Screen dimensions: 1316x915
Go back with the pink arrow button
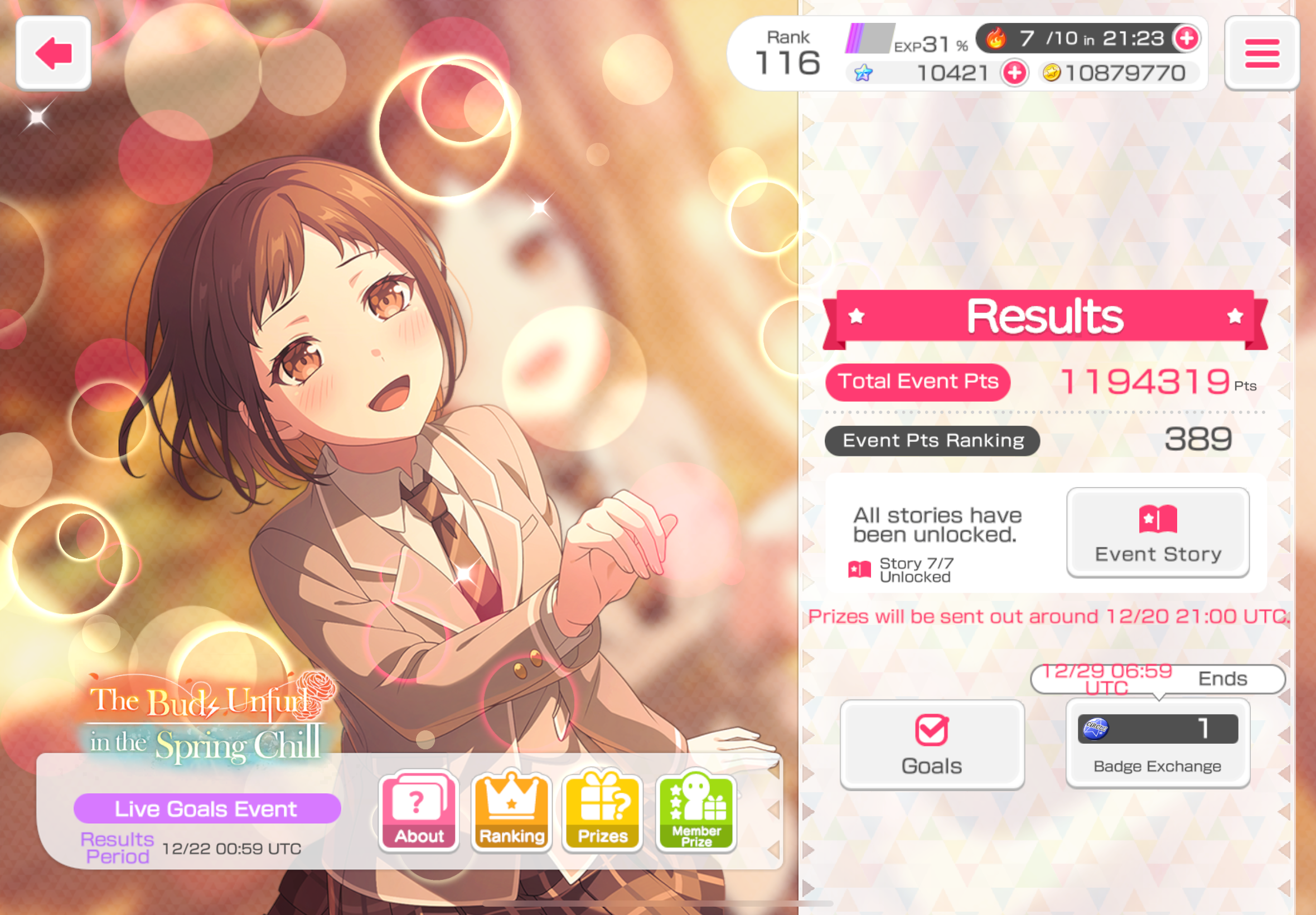(54, 54)
